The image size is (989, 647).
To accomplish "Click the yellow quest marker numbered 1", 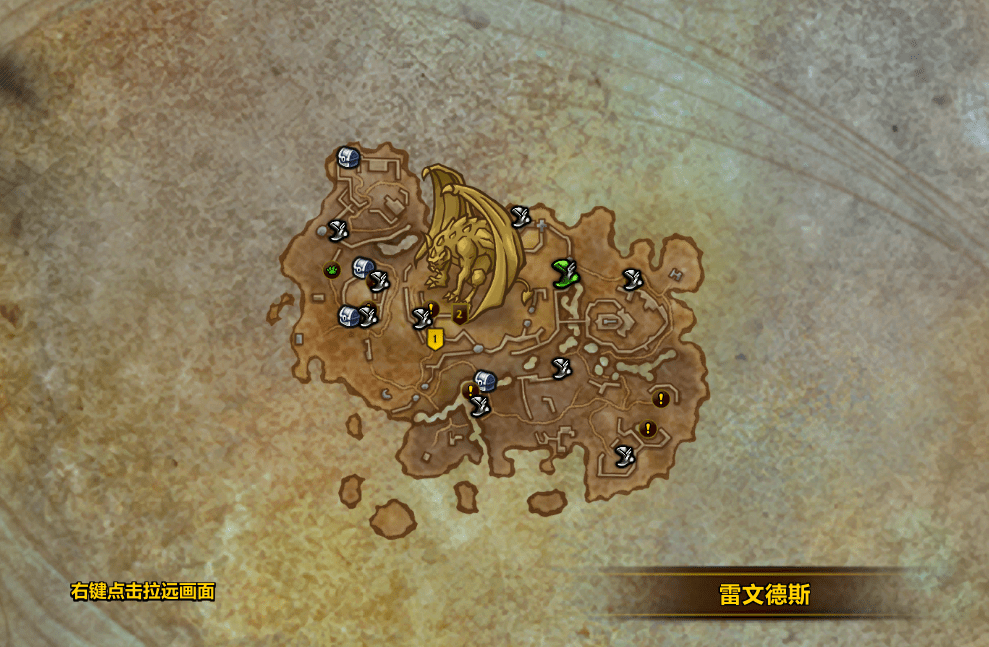I will (435, 339).
